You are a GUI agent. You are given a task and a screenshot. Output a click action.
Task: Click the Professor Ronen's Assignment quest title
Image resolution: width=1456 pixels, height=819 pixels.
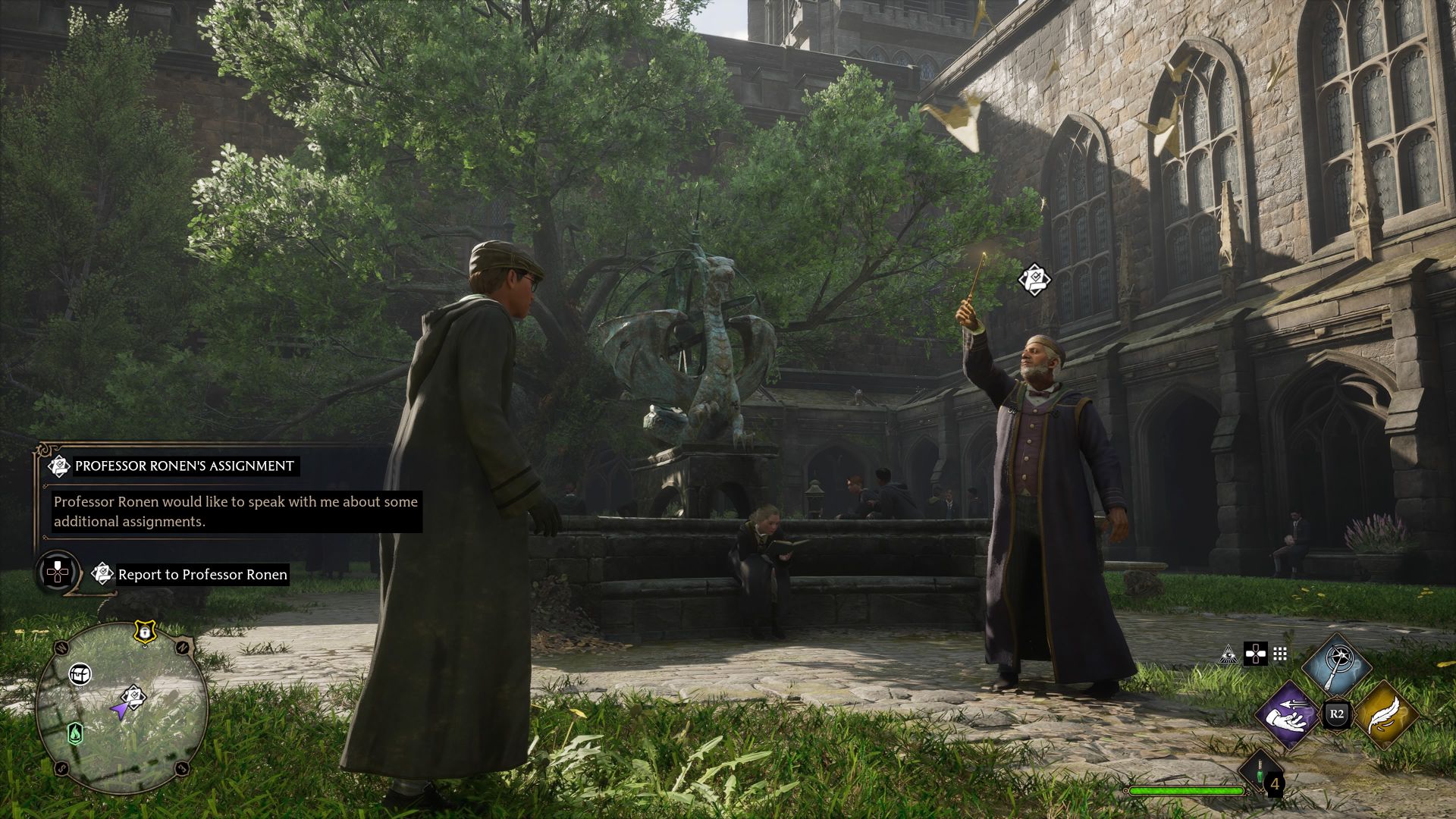(x=182, y=468)
